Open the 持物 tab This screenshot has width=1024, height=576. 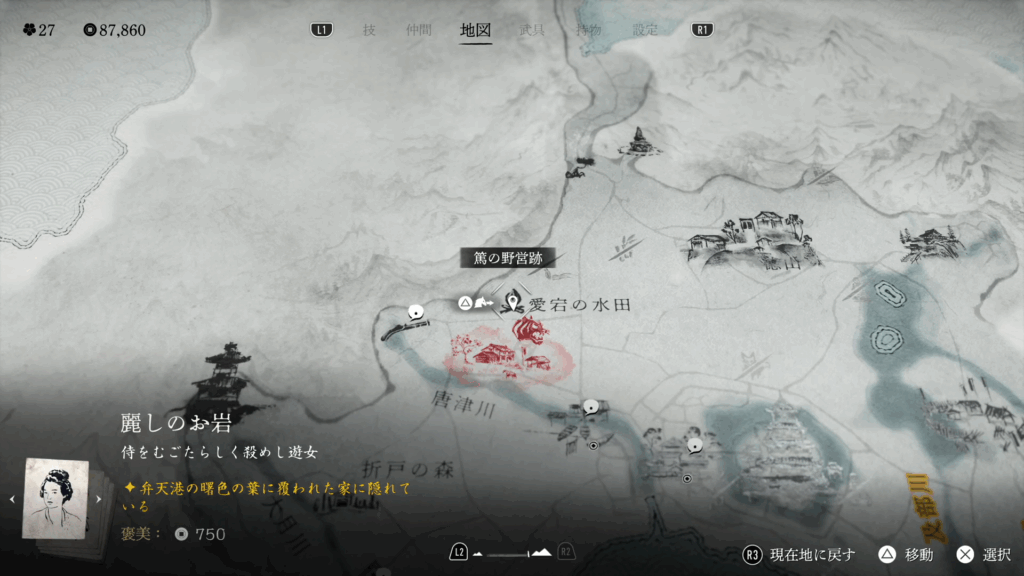click(589, 30)
